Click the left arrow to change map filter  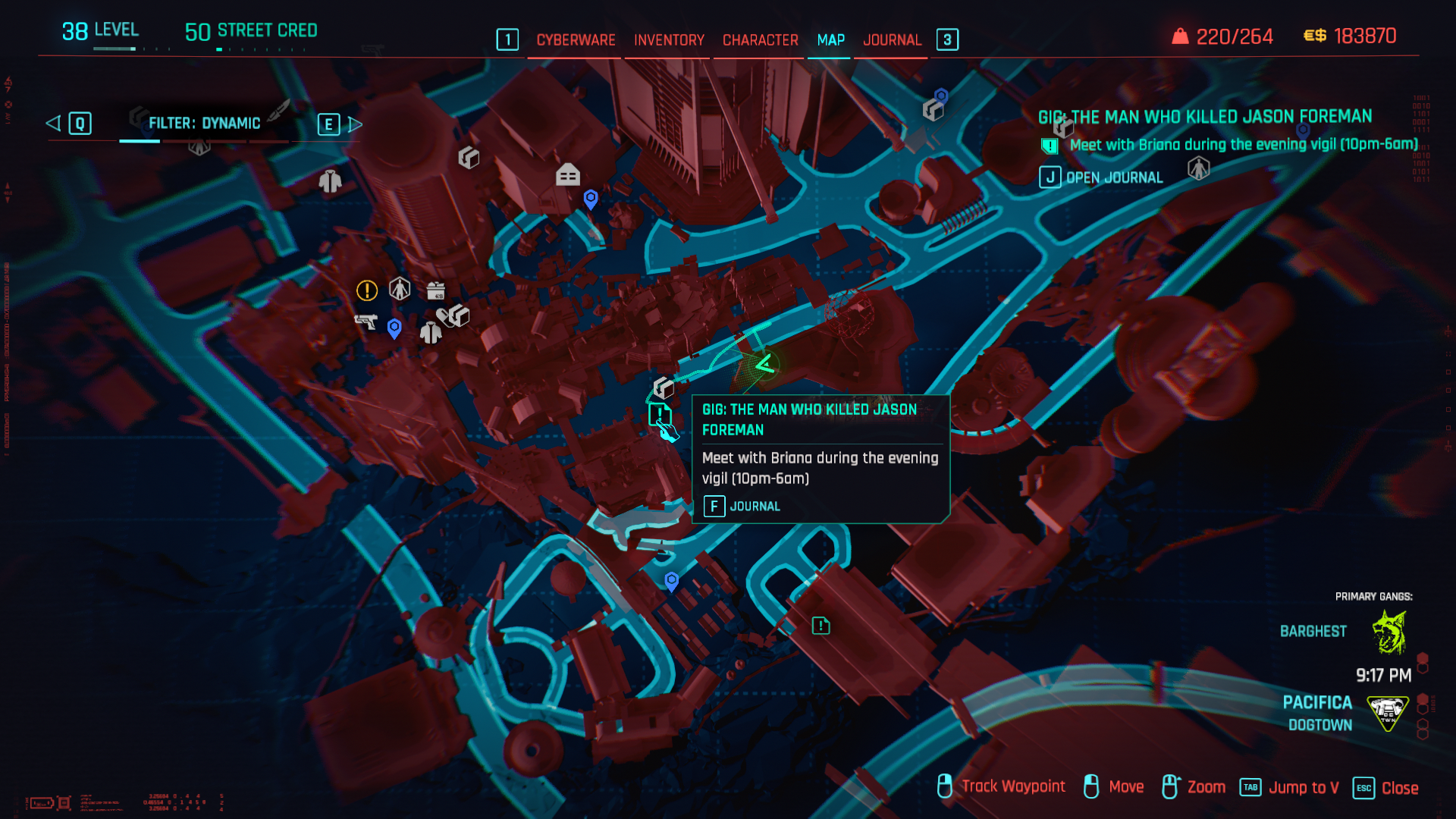click(53, 124)
